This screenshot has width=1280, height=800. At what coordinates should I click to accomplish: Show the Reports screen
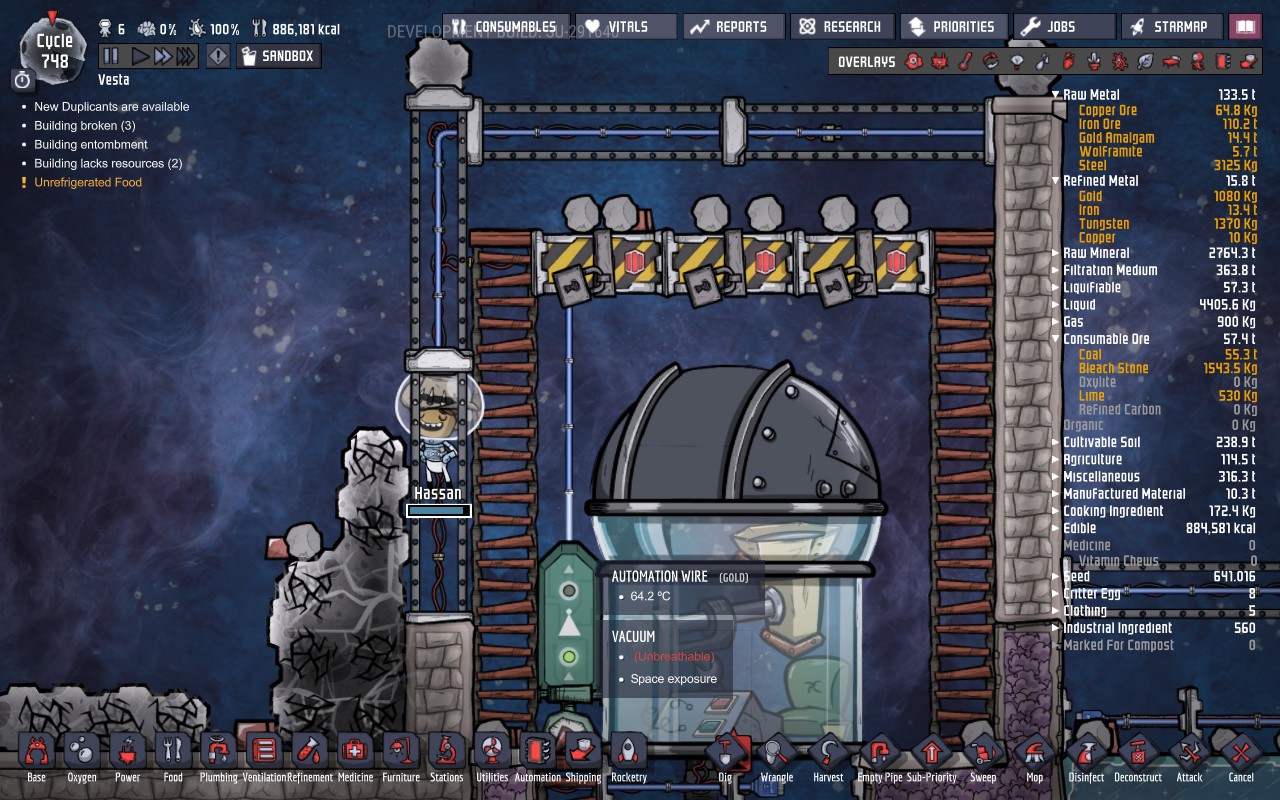[x=728, y=27]
